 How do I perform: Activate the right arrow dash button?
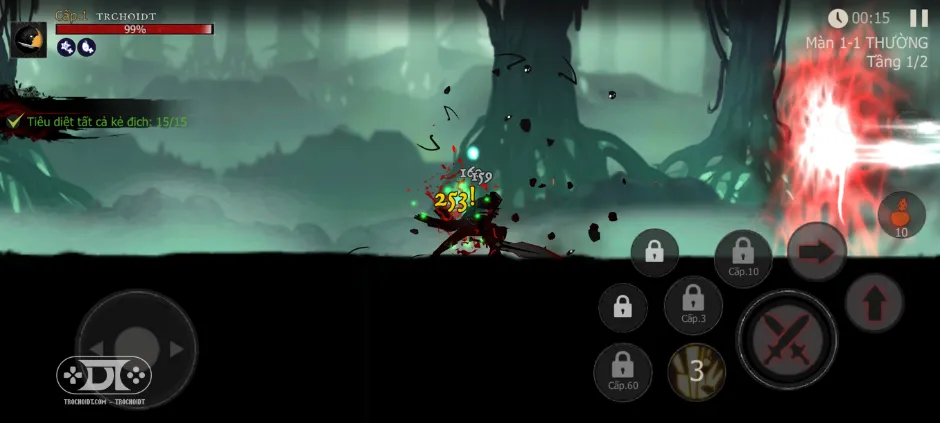pyautogui.click(x=817, y=252)
